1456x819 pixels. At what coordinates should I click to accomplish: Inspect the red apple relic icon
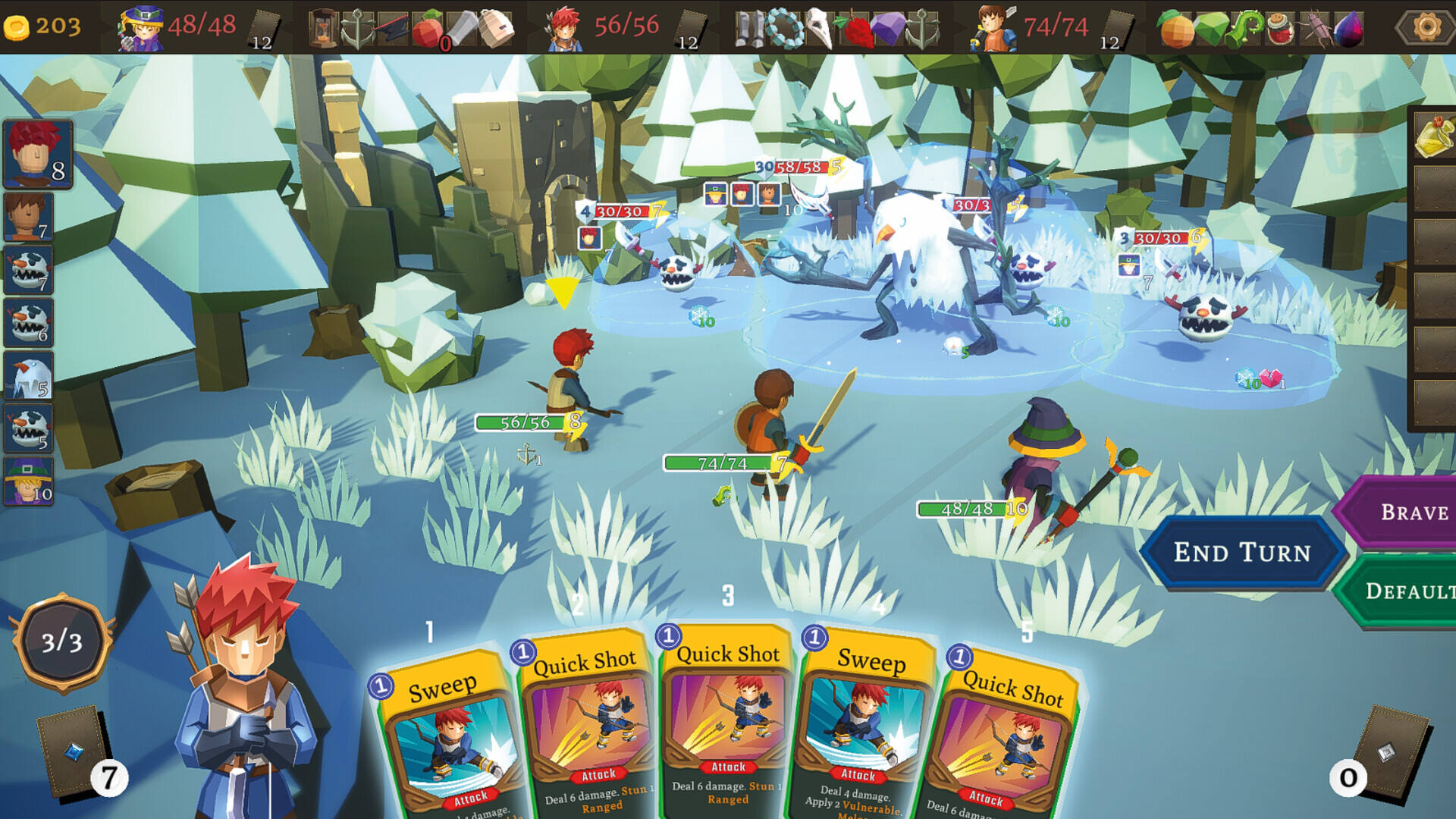pyautogui.click(x=429, y=29)
